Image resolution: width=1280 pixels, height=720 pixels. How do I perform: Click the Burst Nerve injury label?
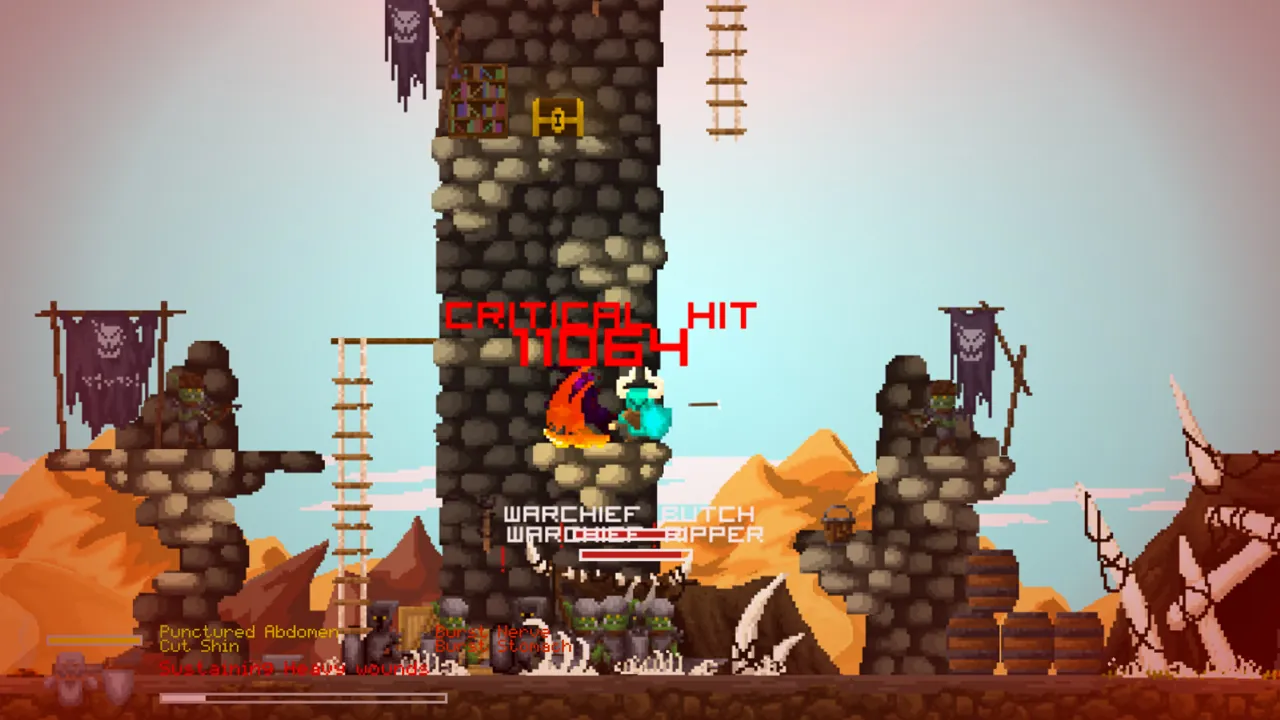[492, 632]
